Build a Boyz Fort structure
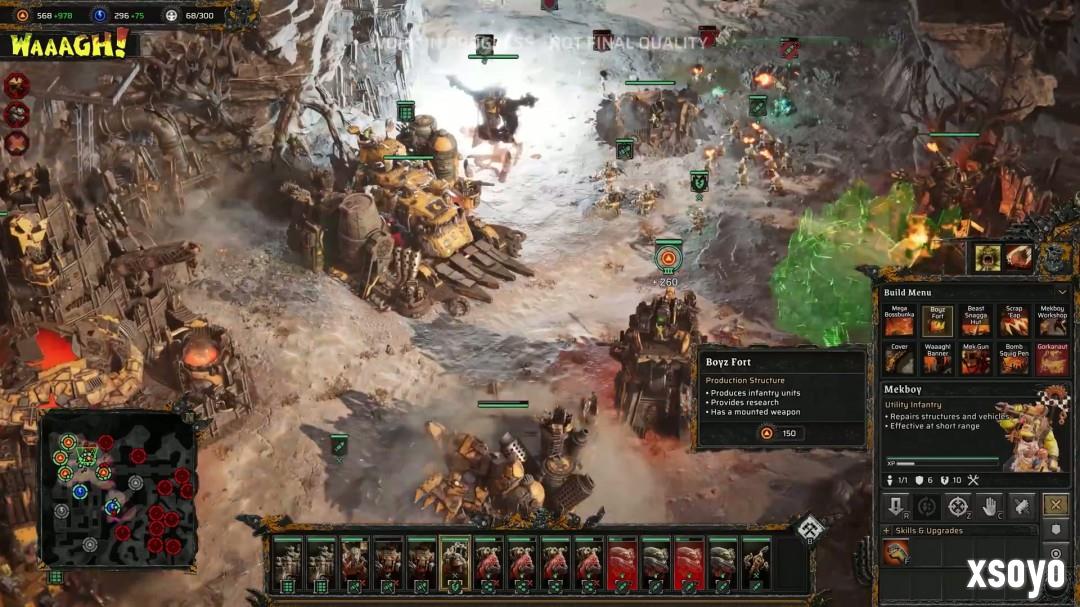 [x=937, y=320]
